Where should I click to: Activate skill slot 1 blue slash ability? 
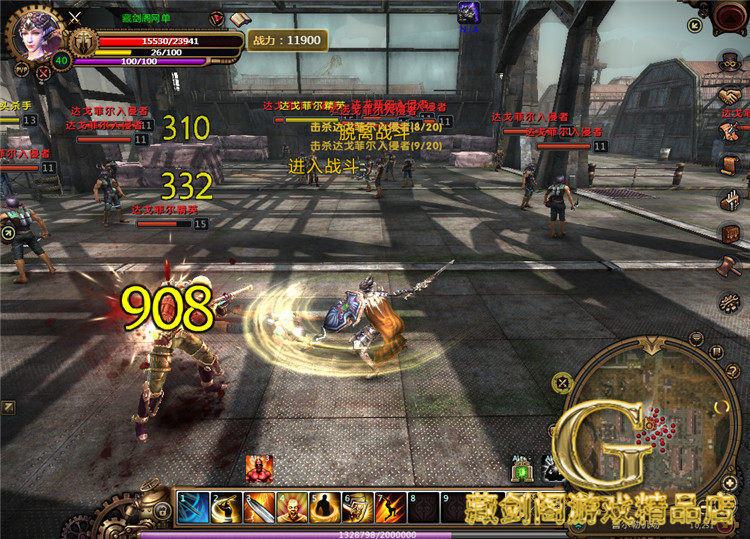(x=195, y=507)
